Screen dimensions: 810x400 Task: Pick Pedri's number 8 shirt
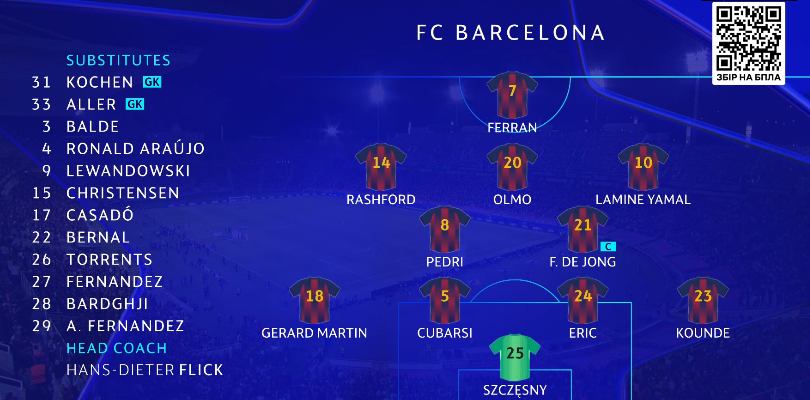[445, 229]
